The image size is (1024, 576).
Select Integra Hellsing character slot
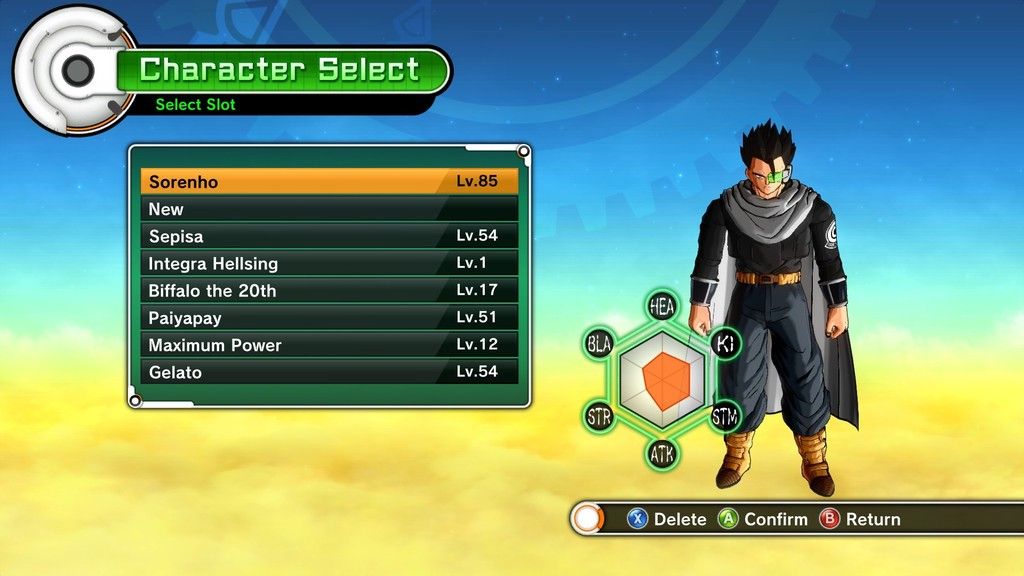pyautogui.click(x=329, y=263)
